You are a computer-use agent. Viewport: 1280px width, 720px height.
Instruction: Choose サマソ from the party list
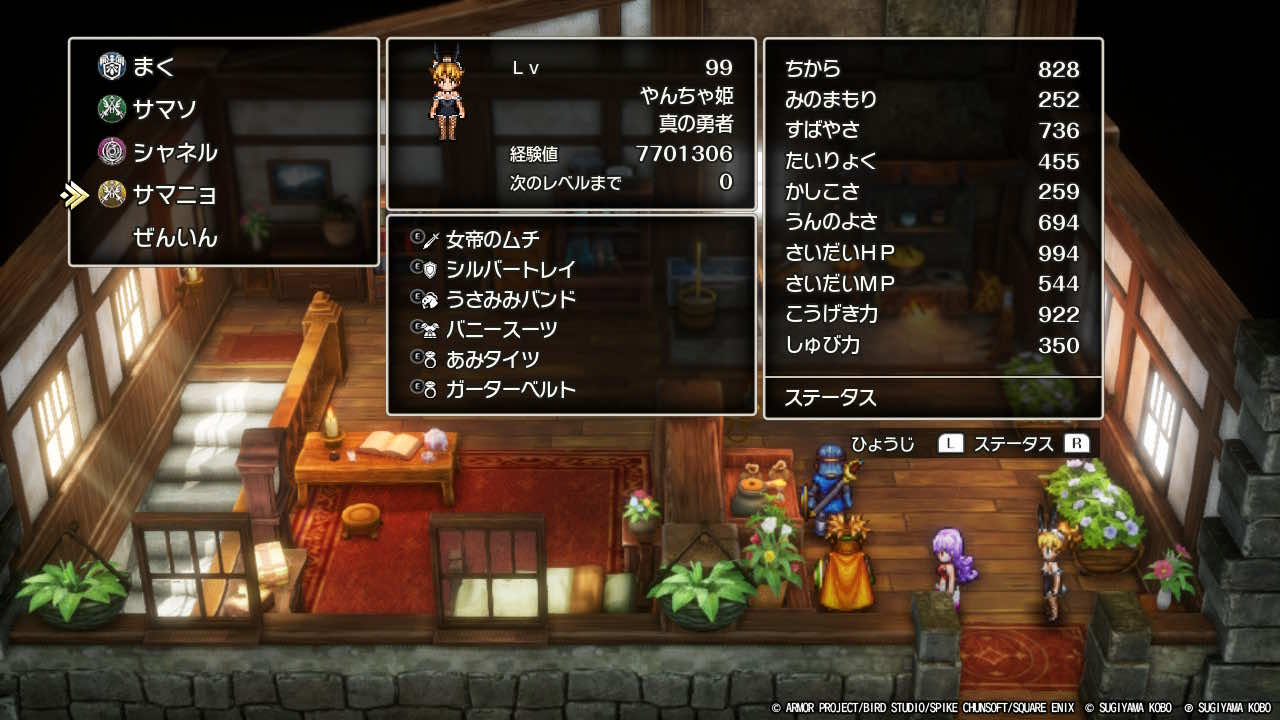pos(164,108)
